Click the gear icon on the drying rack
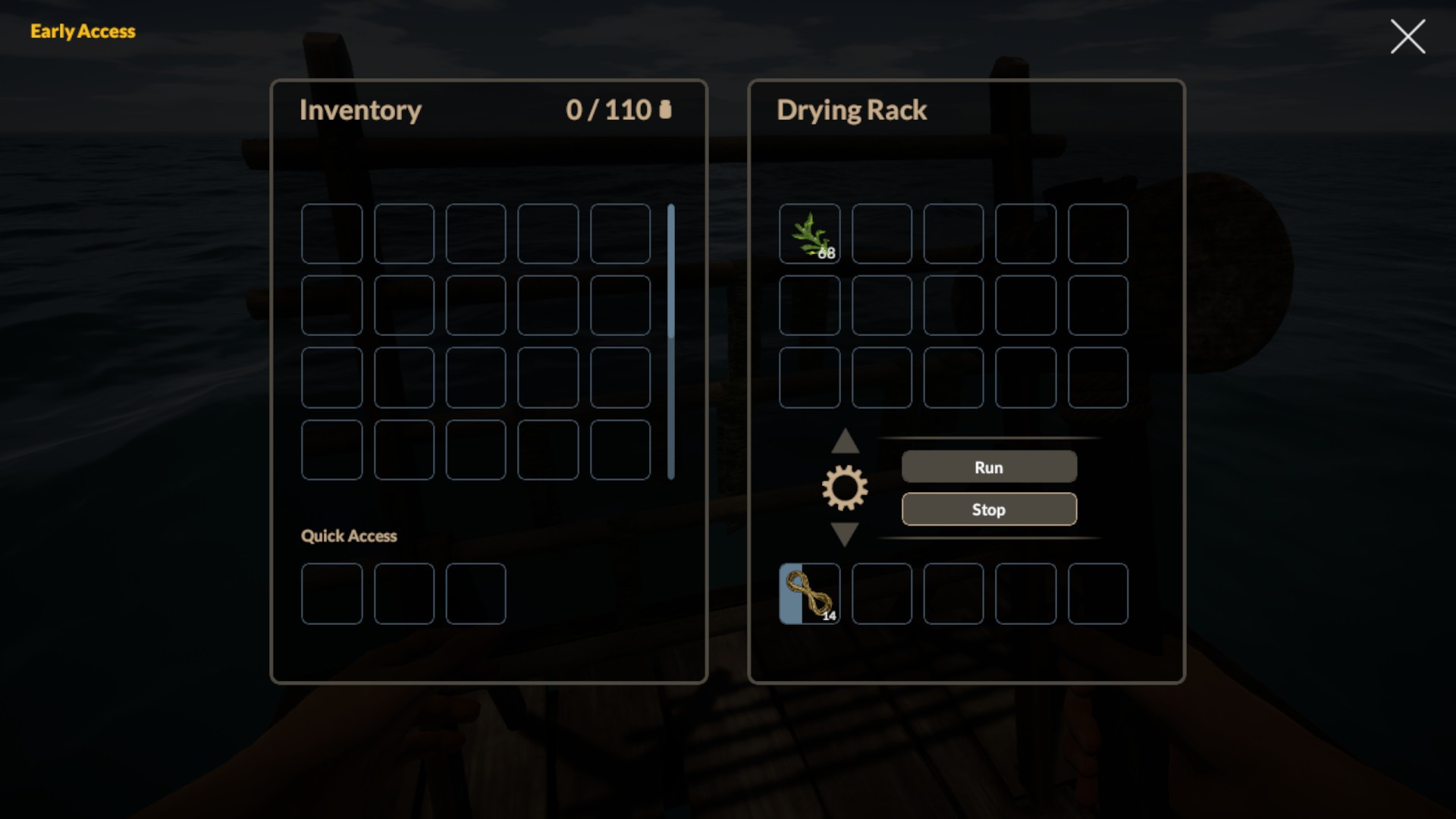This screenshot has height=819, width=1456. point(844,488)
